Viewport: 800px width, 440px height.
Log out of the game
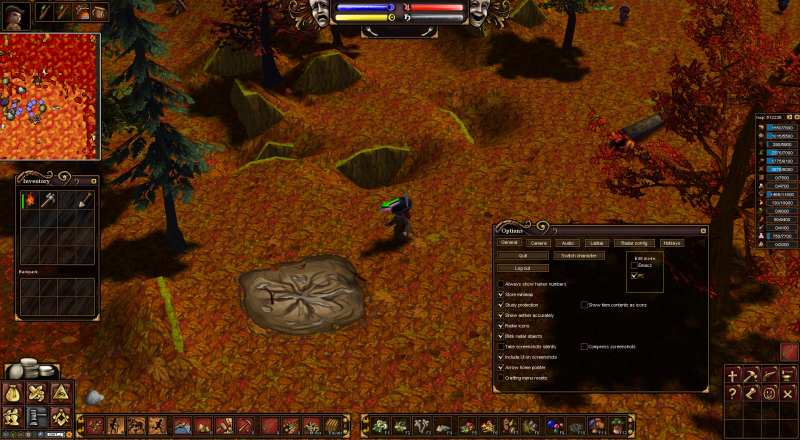point(522,268)
